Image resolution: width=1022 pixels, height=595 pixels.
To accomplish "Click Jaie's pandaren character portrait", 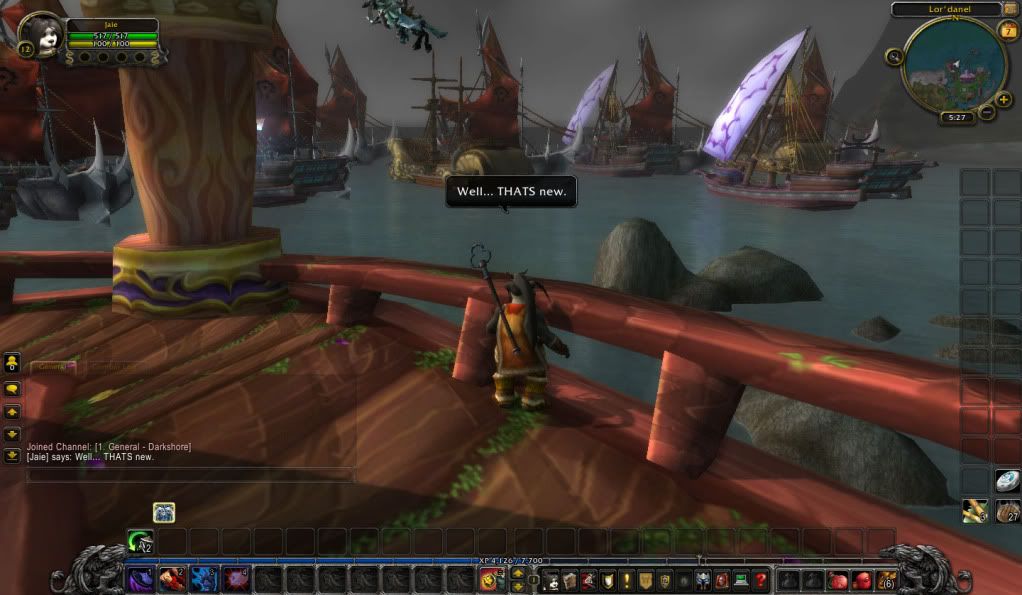I will (x=42, y=34).
